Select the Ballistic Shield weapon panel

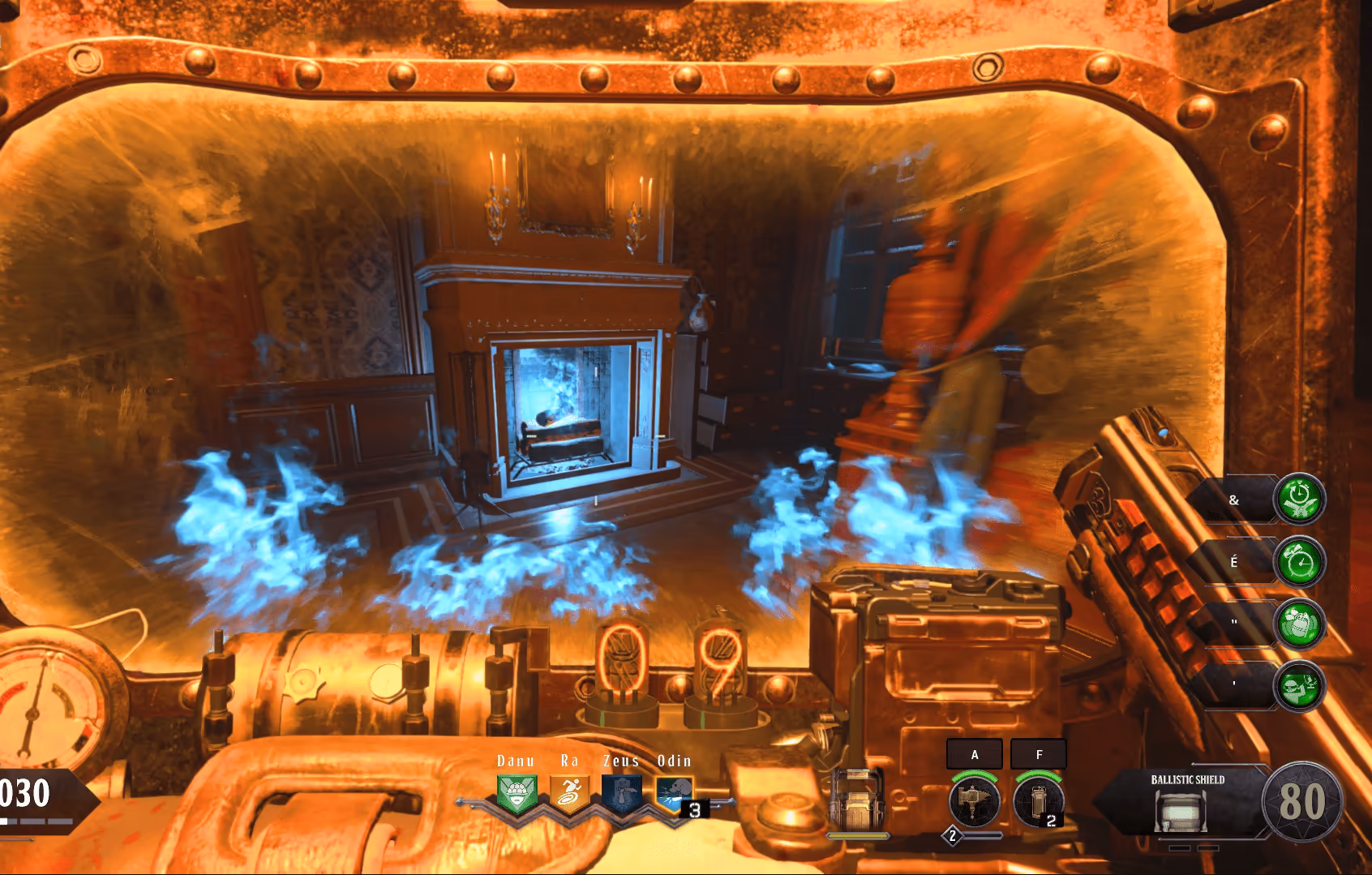tap(1185, 801)
